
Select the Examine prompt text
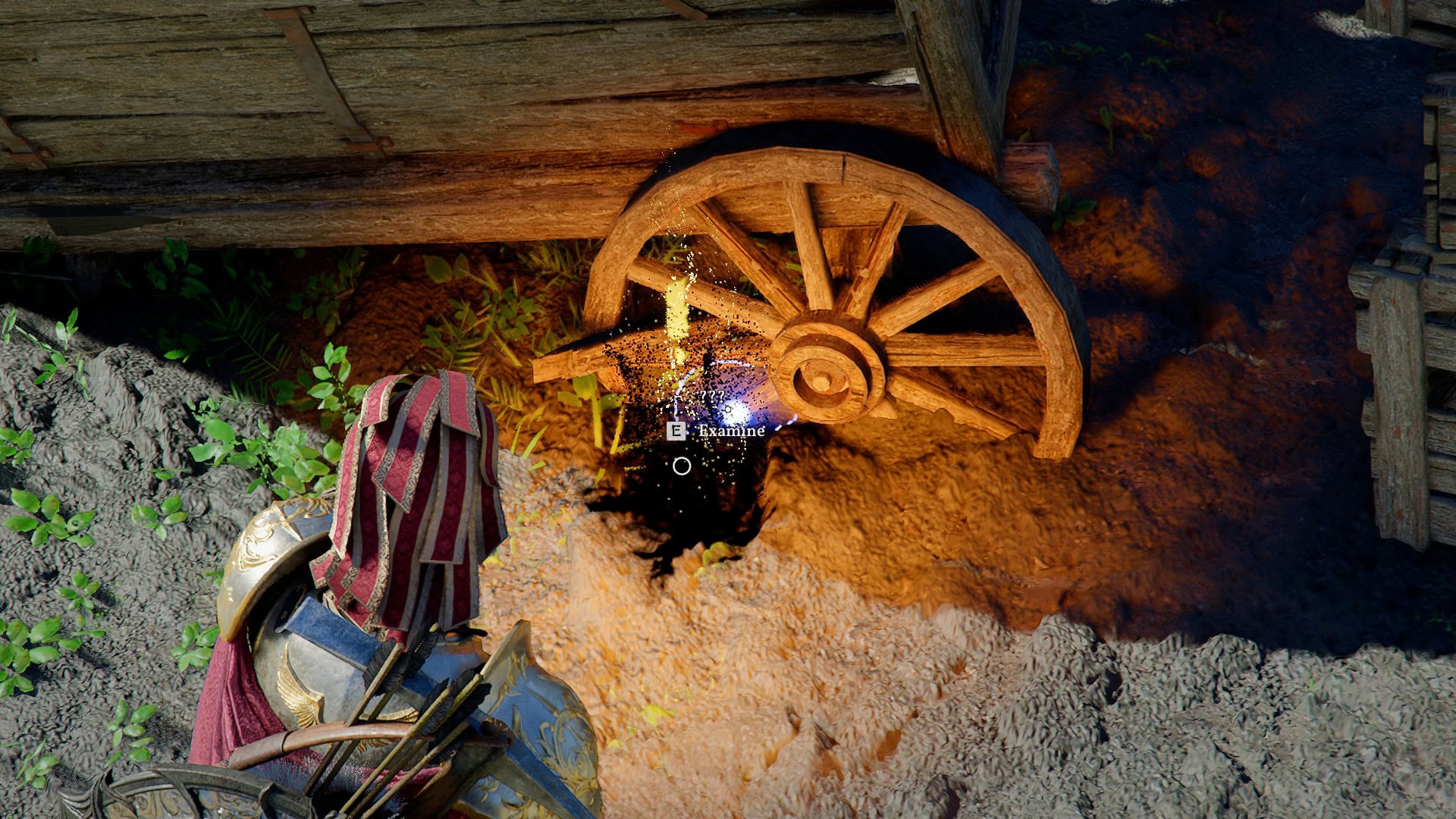point(730,431)
